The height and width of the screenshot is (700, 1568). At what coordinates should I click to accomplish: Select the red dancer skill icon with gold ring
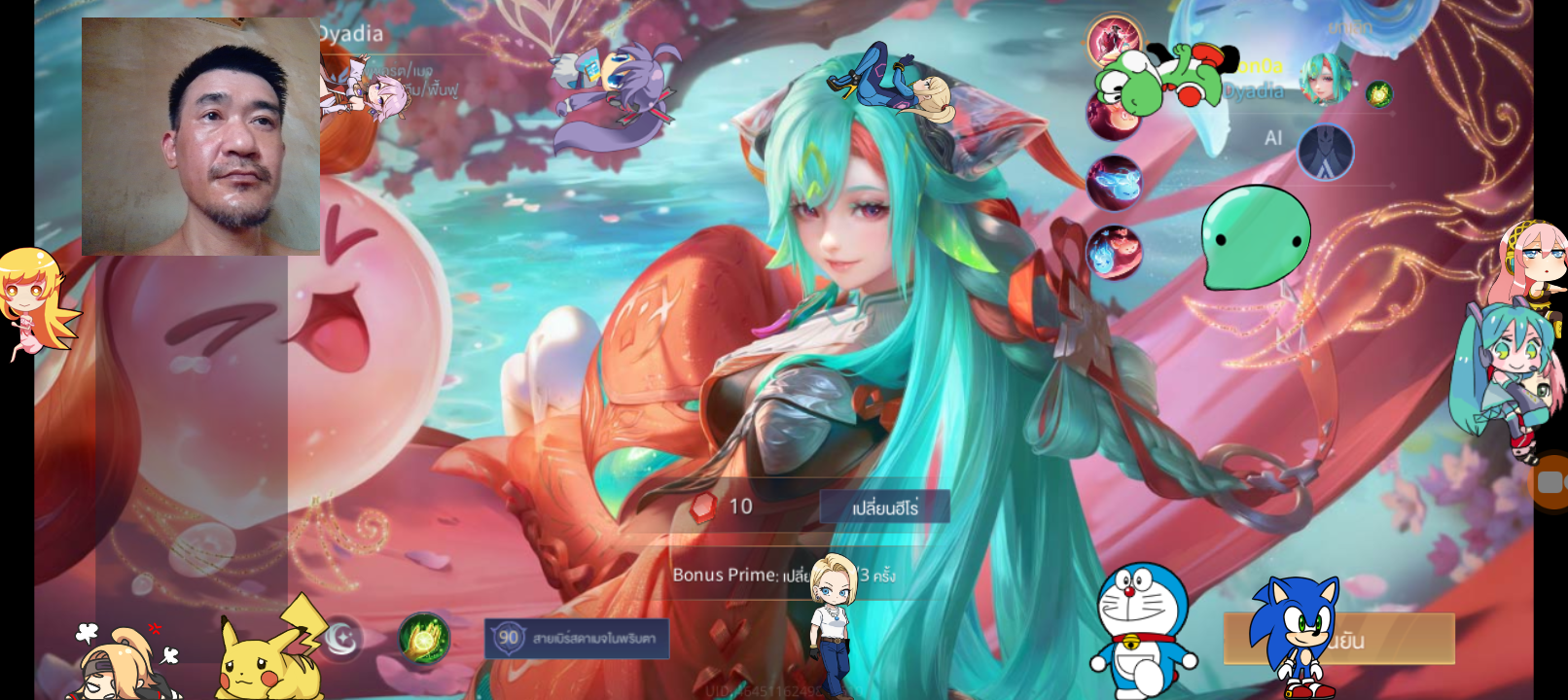(x=1115, y=41)
